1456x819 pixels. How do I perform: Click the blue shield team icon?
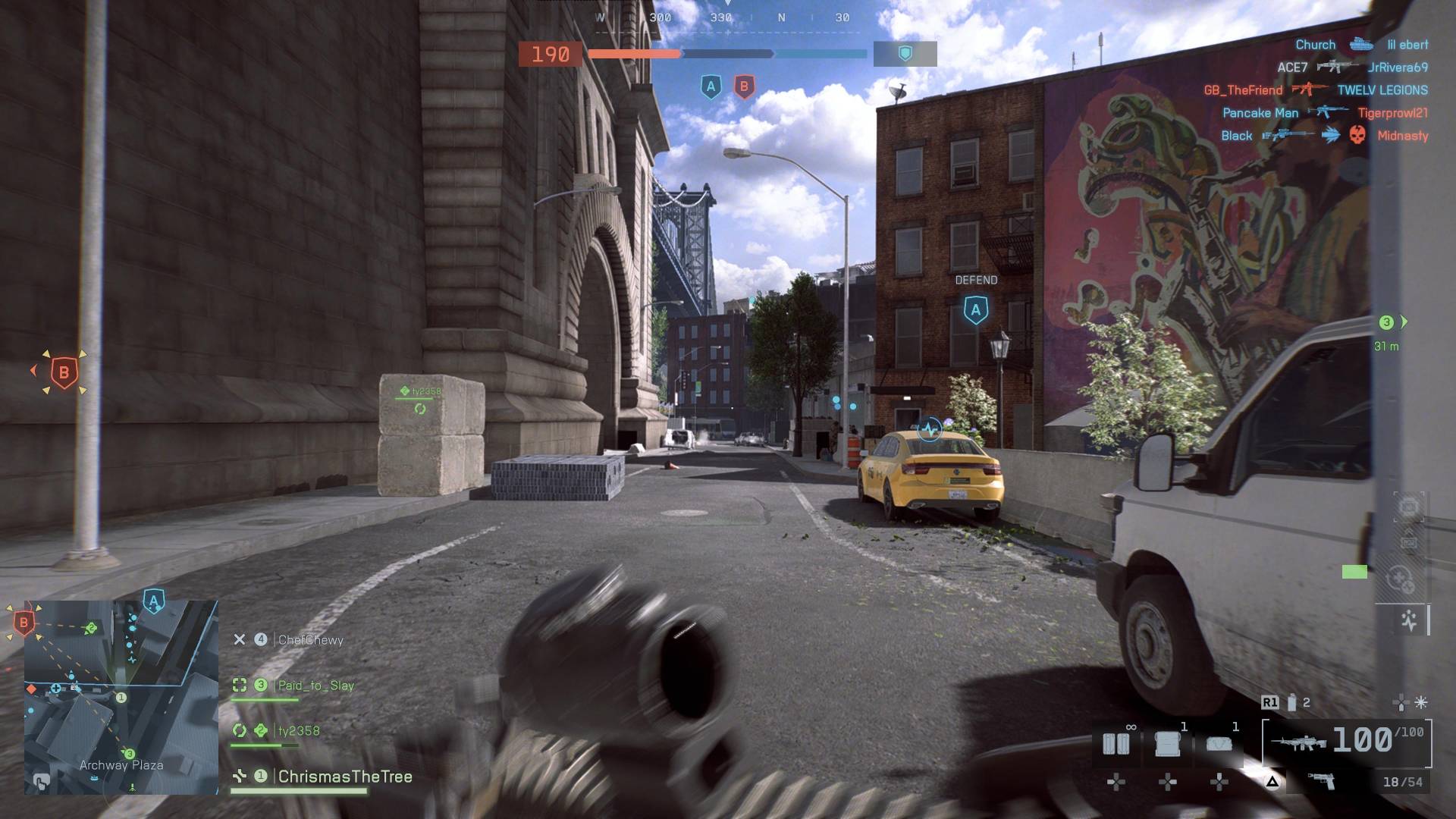(905, 54)
